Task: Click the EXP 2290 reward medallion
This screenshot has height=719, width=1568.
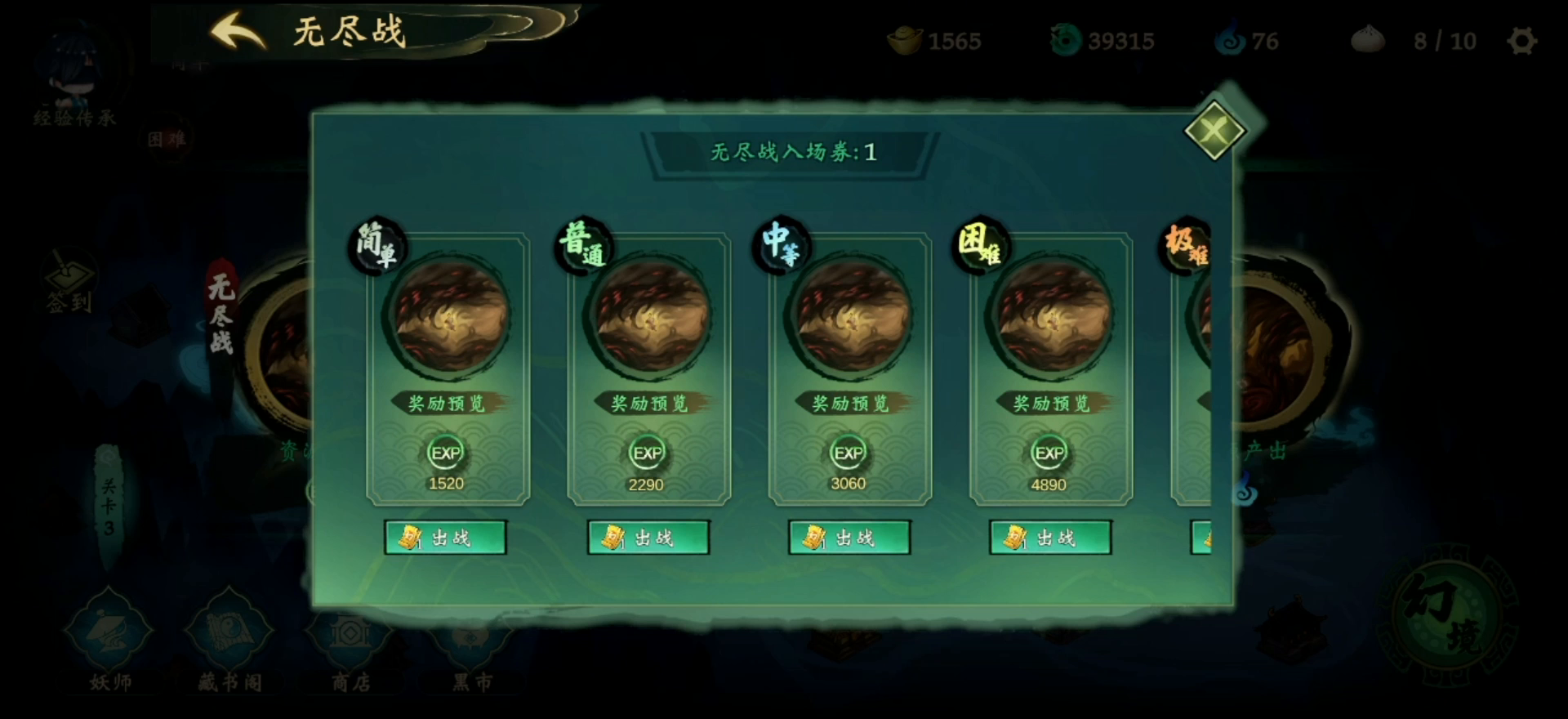Action: click(x=648, y=453)
